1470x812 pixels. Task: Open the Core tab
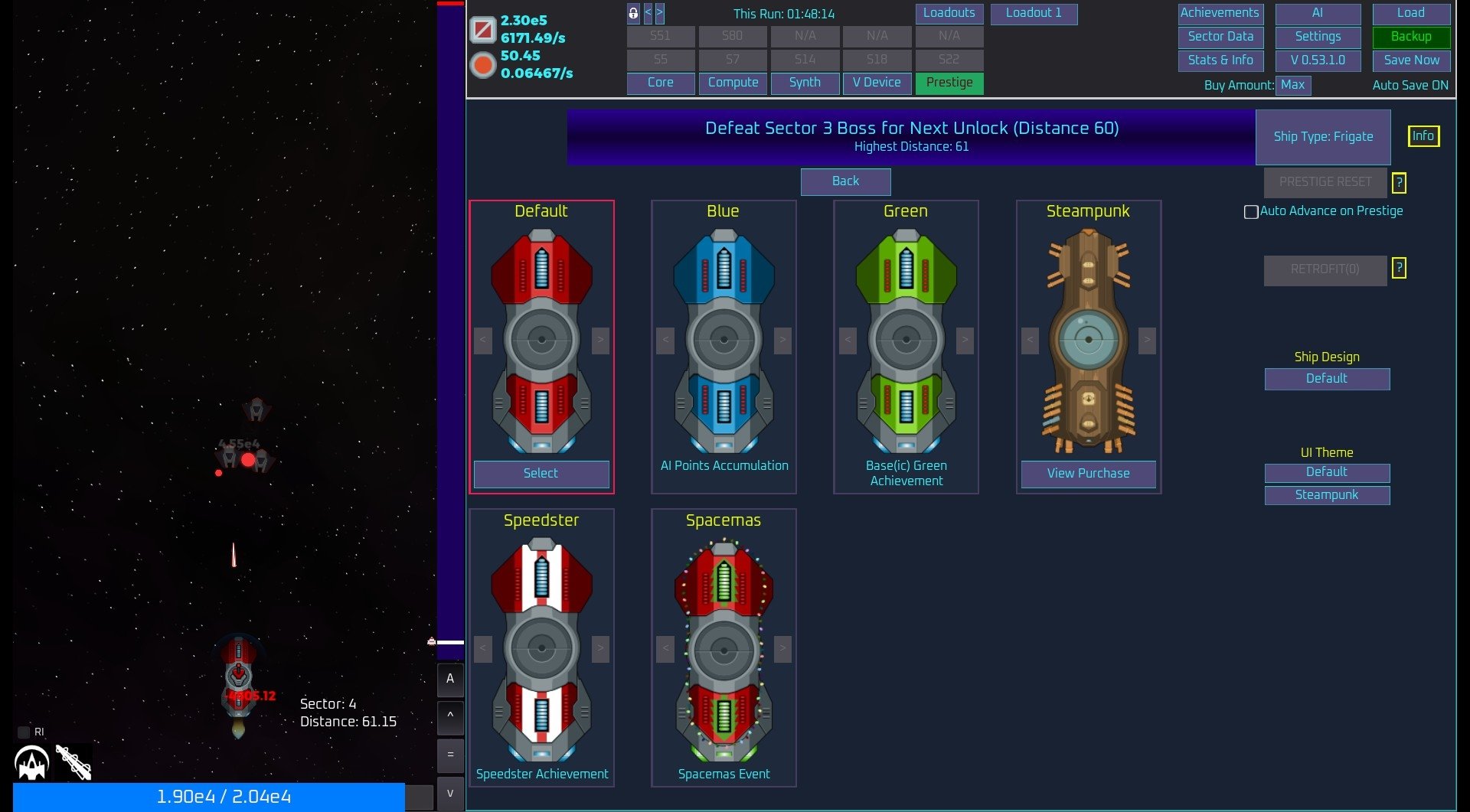660,83
